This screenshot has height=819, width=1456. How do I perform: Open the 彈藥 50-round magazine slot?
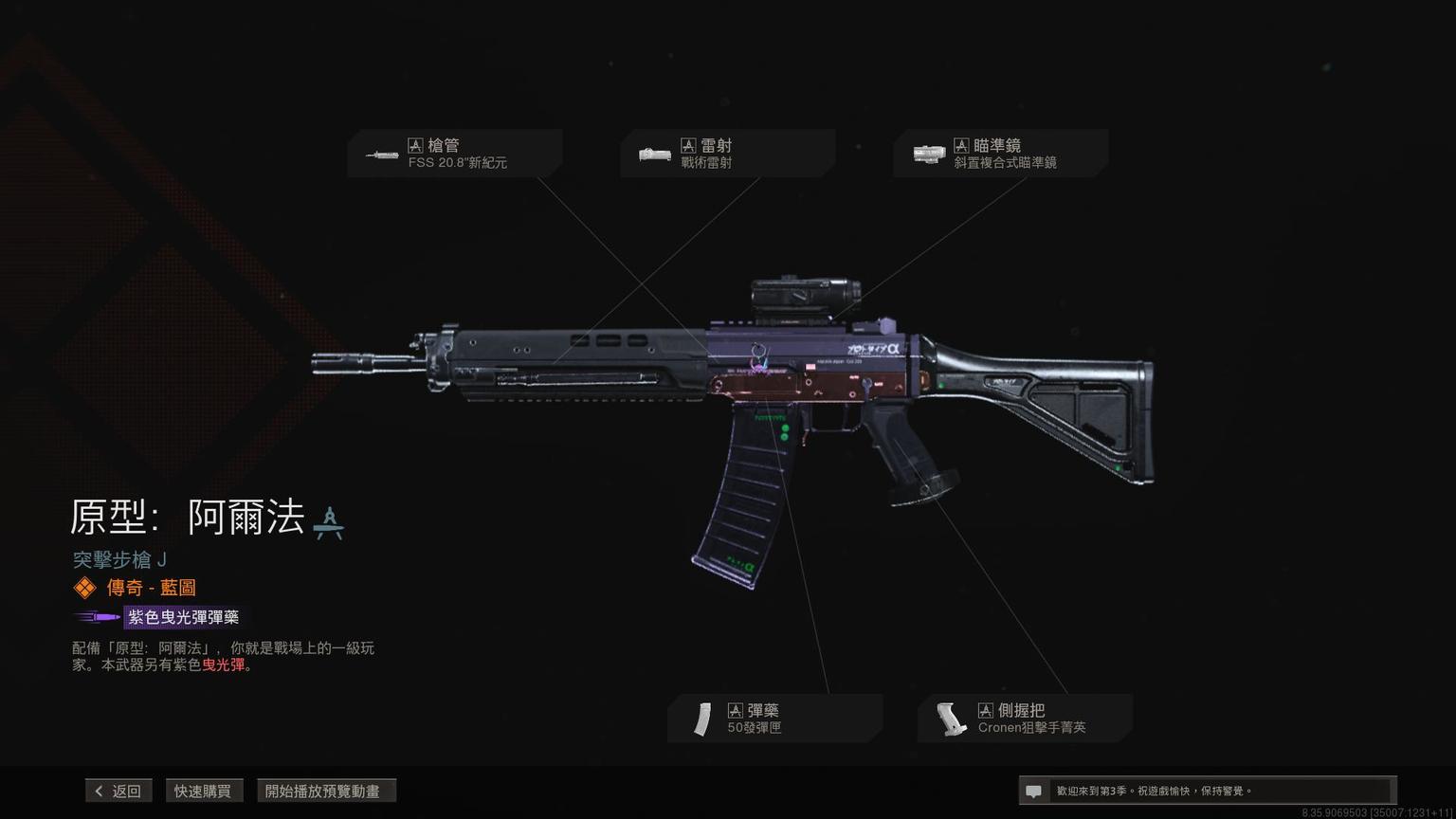(774, 719)
